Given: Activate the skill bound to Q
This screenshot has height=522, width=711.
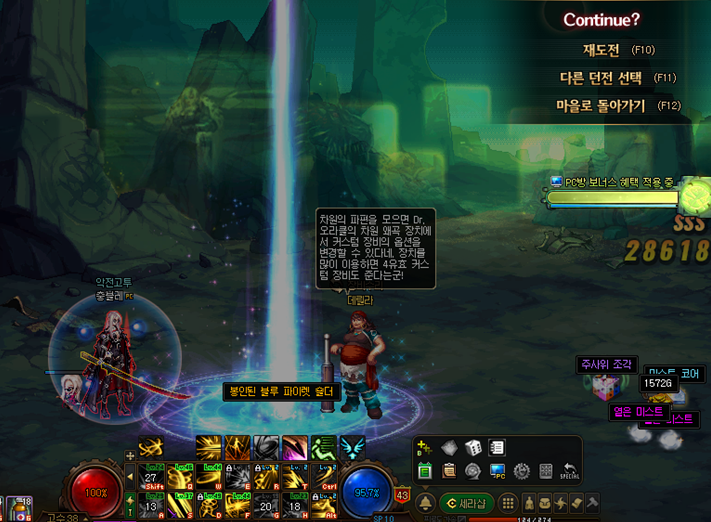Looking at the screenshot, I should click(x=180, y=473).
